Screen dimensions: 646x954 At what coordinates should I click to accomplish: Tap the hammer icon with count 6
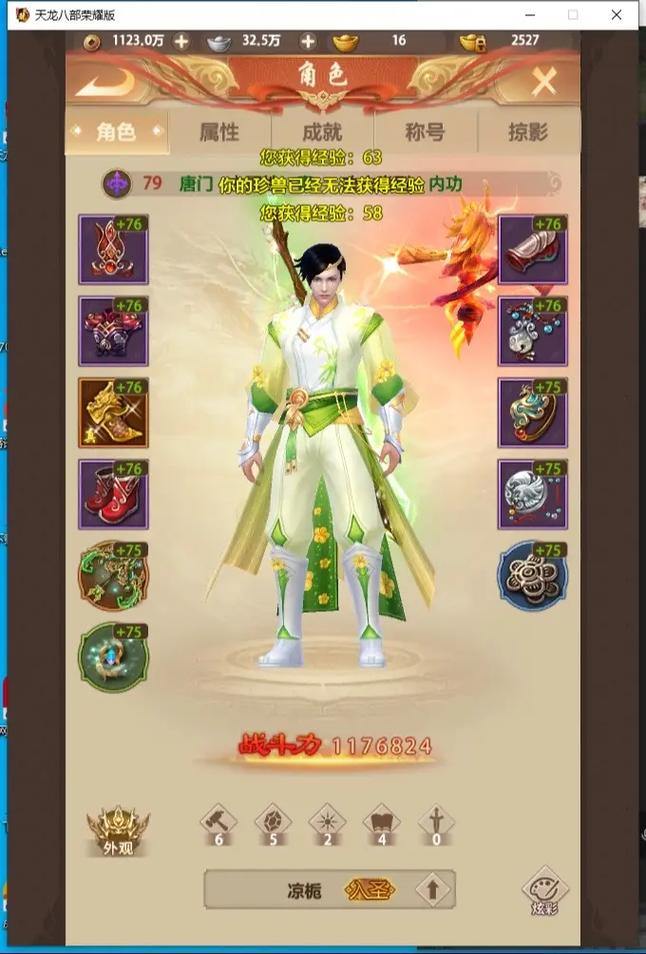220,824
